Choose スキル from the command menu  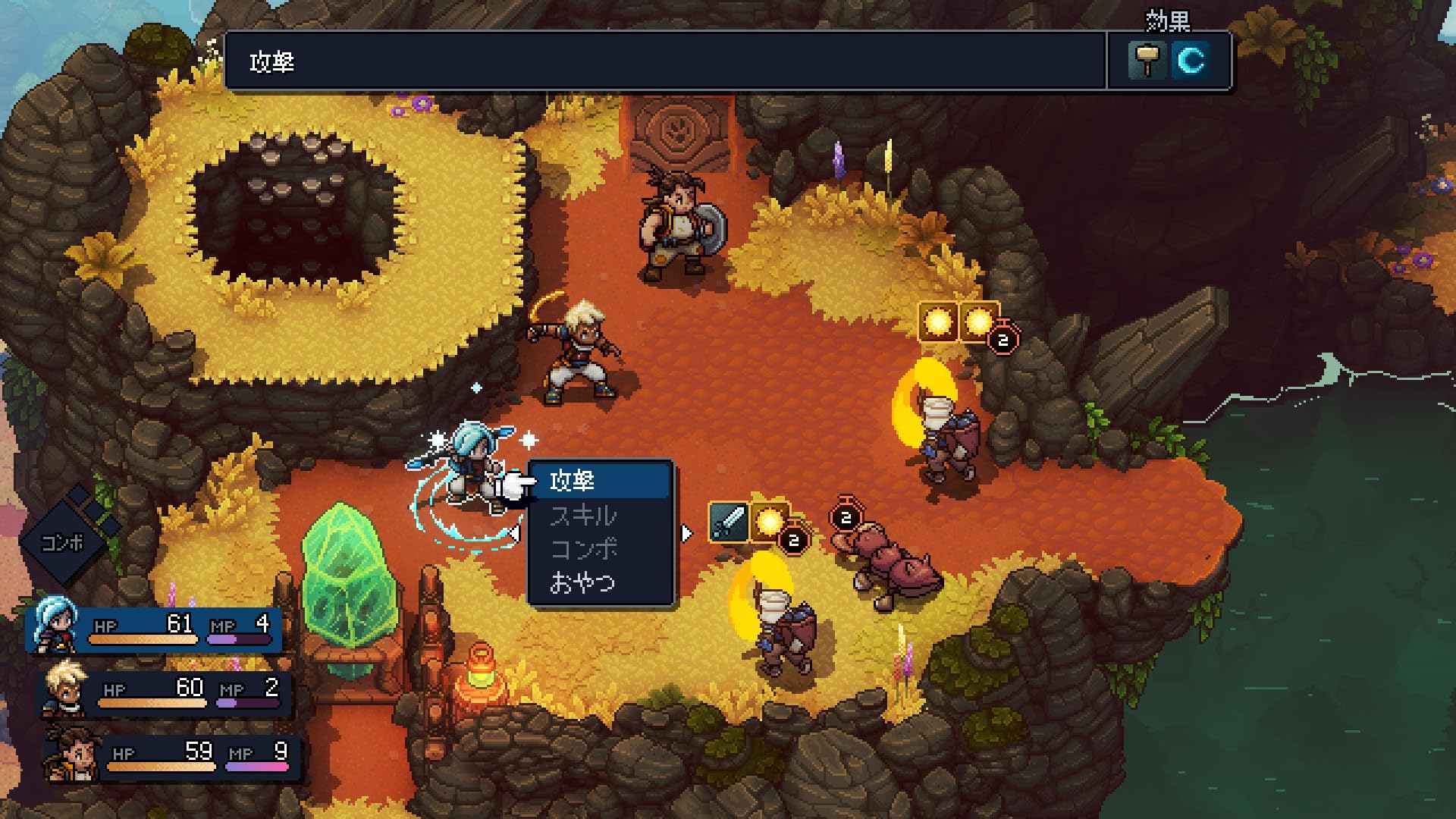coord(599,516)
